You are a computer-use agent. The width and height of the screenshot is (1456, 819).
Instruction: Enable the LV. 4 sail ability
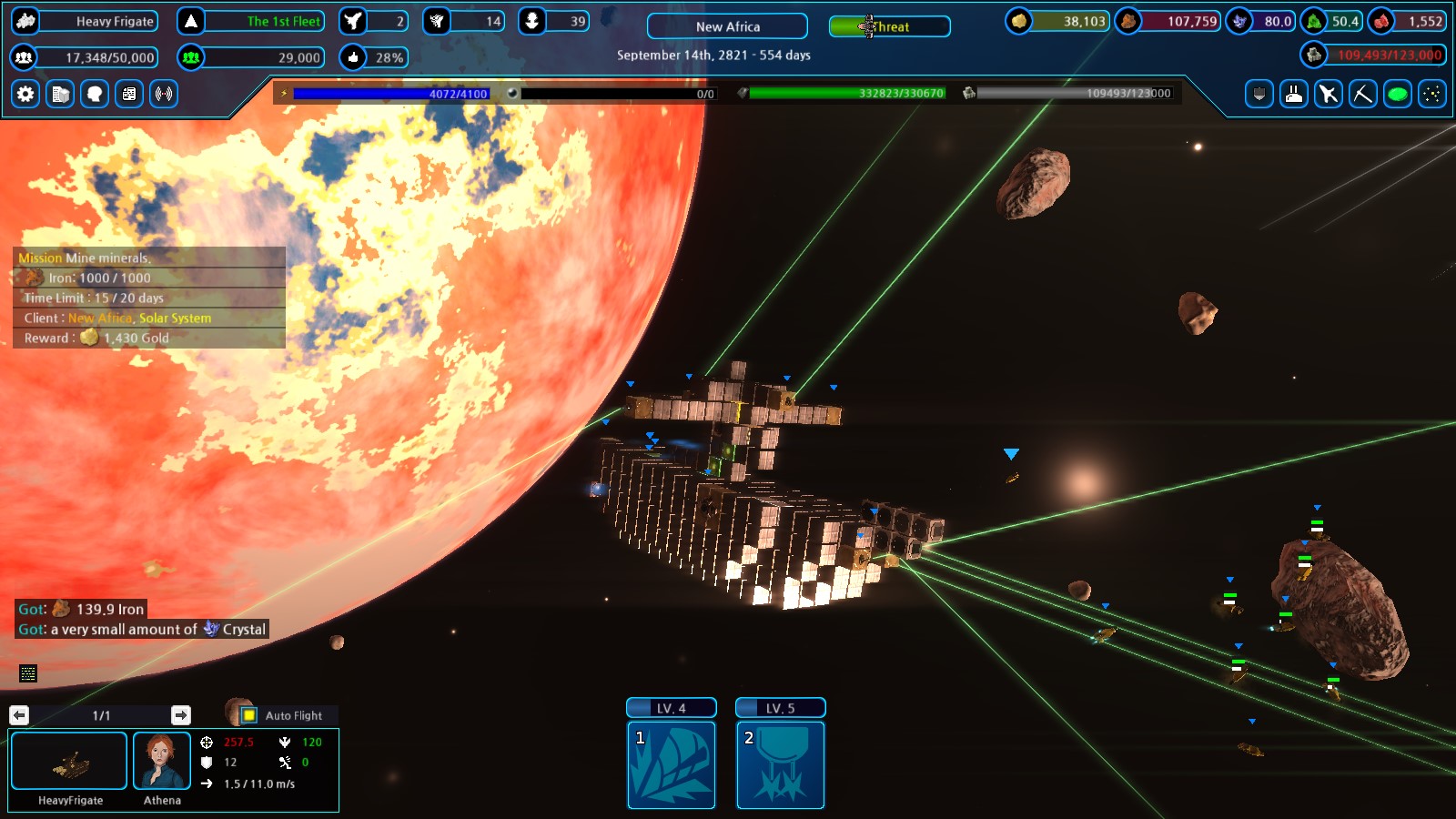point(672,765)
